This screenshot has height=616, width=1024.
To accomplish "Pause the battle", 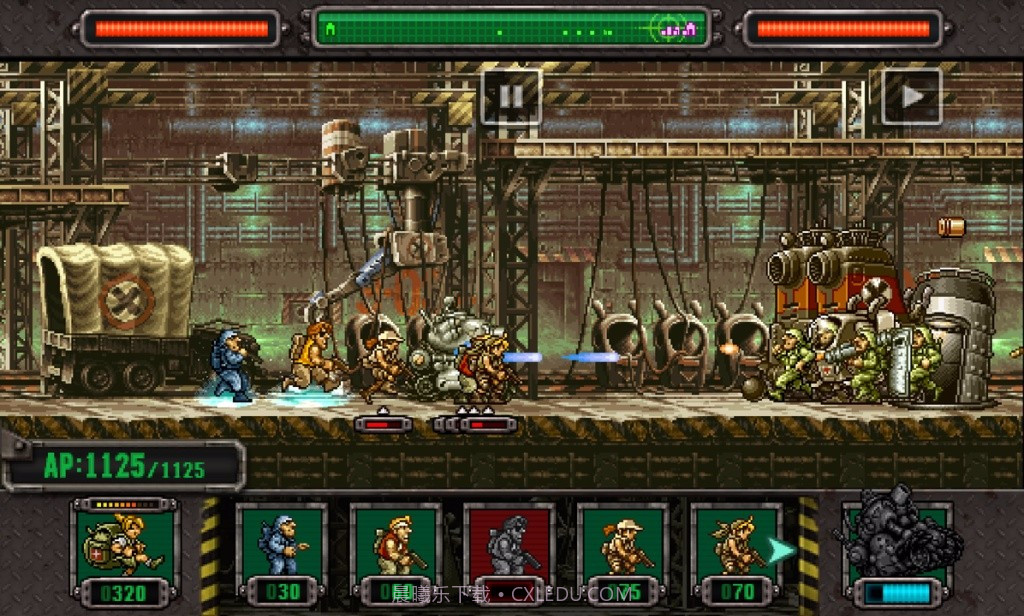I will click(511, 97).
